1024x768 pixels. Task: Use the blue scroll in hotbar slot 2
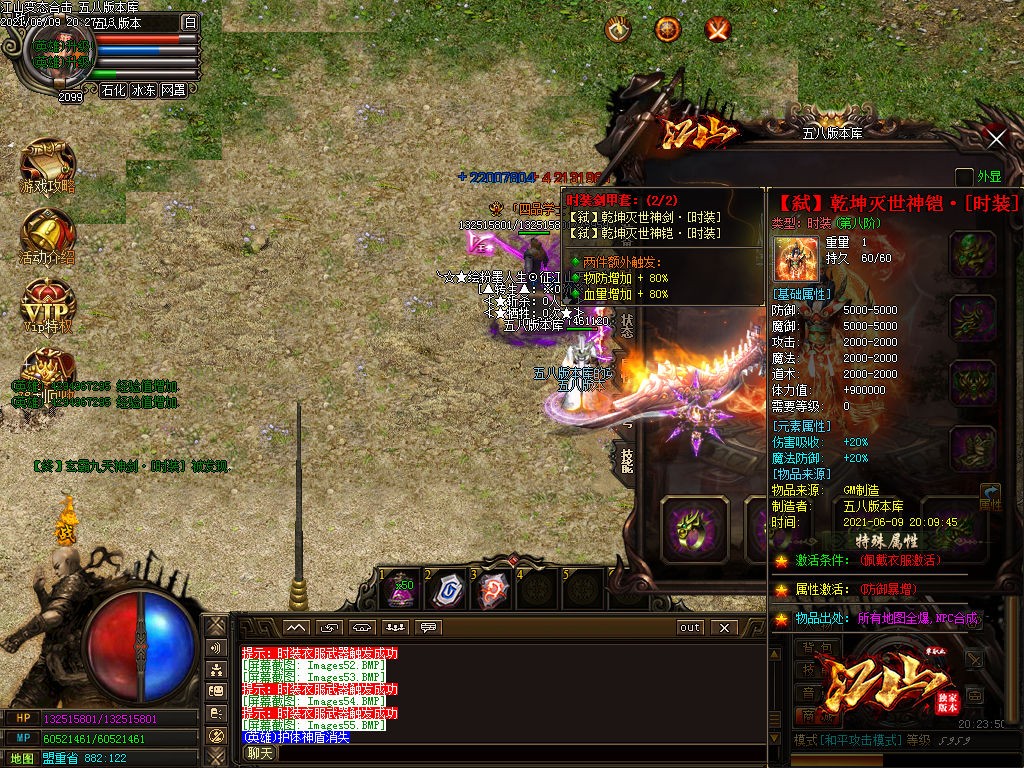tap(447, 590)
